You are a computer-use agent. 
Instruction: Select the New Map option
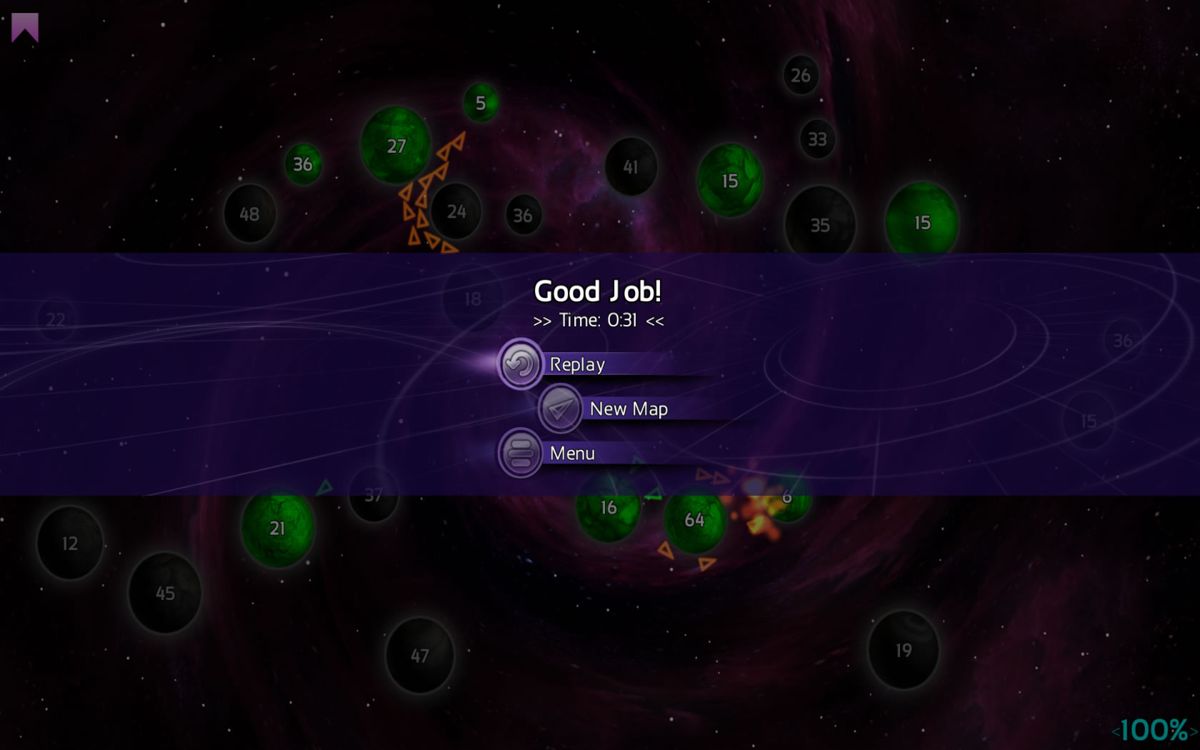click(627, 408)
